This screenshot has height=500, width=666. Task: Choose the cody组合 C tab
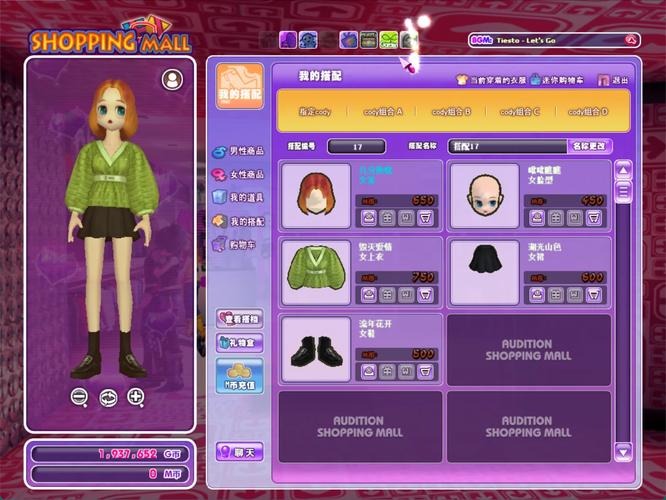520,112
